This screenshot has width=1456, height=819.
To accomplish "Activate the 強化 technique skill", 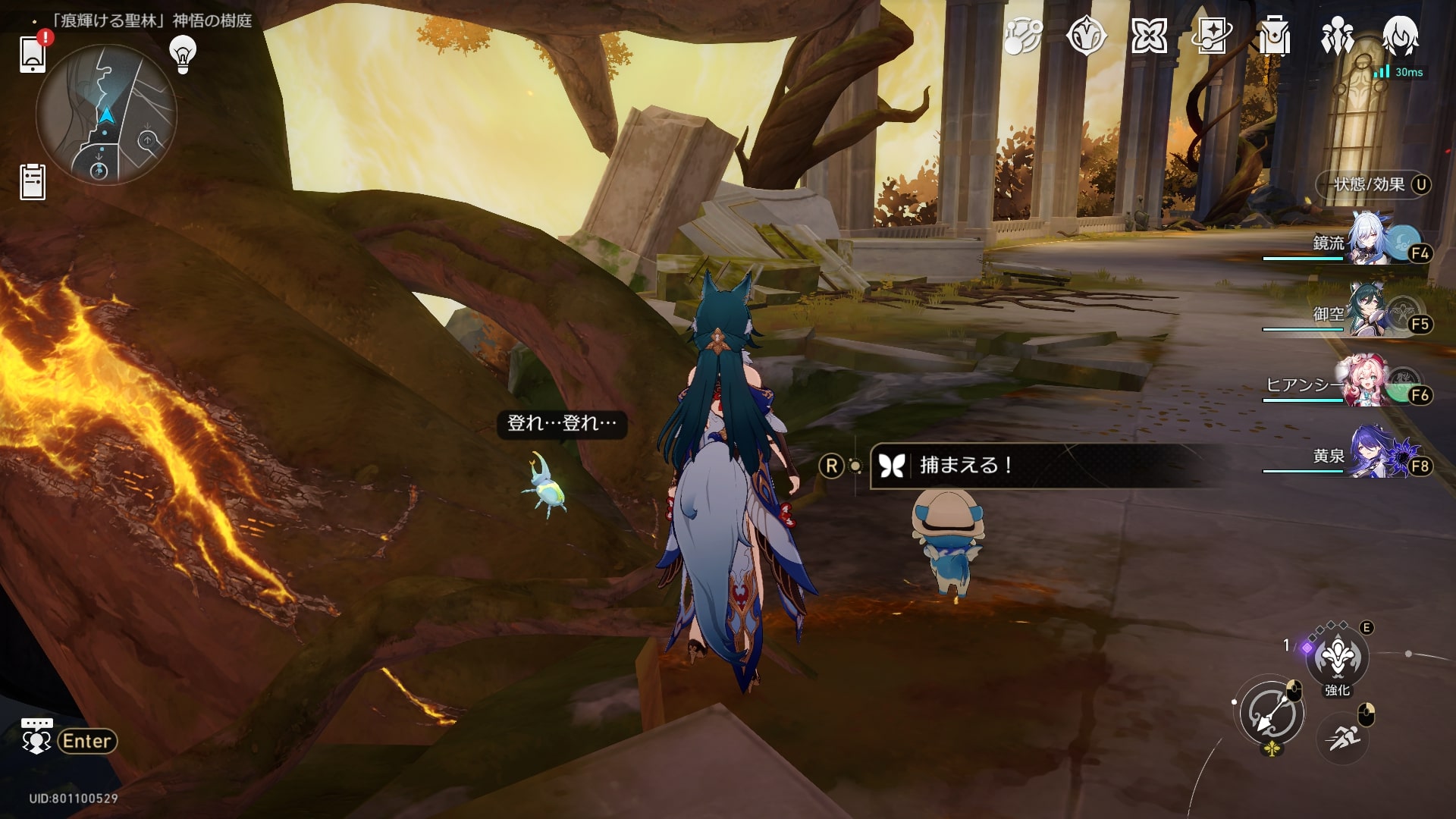I will [x=1337, y=657].
